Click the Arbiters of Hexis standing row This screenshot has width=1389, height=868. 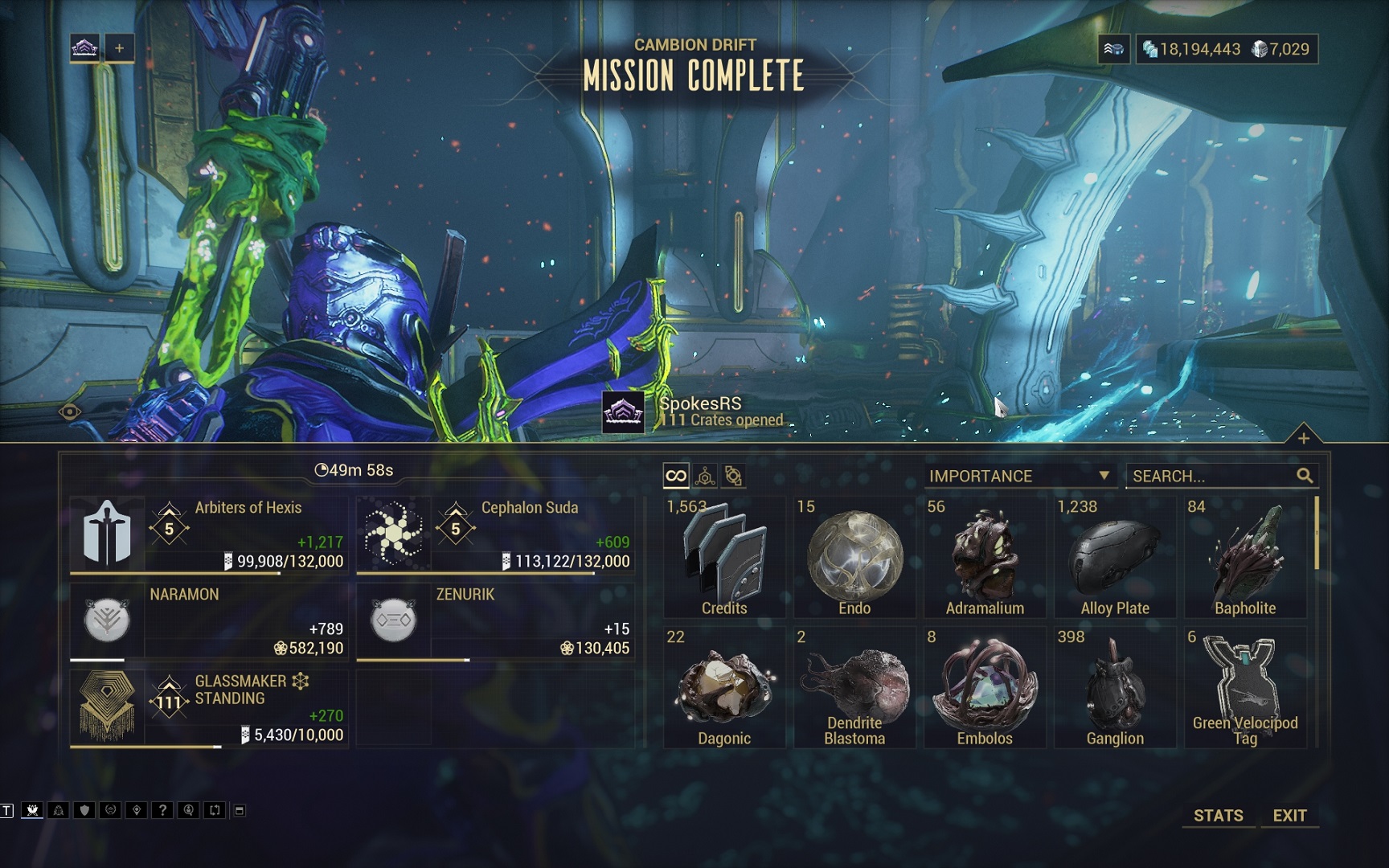tap(209, 534)
